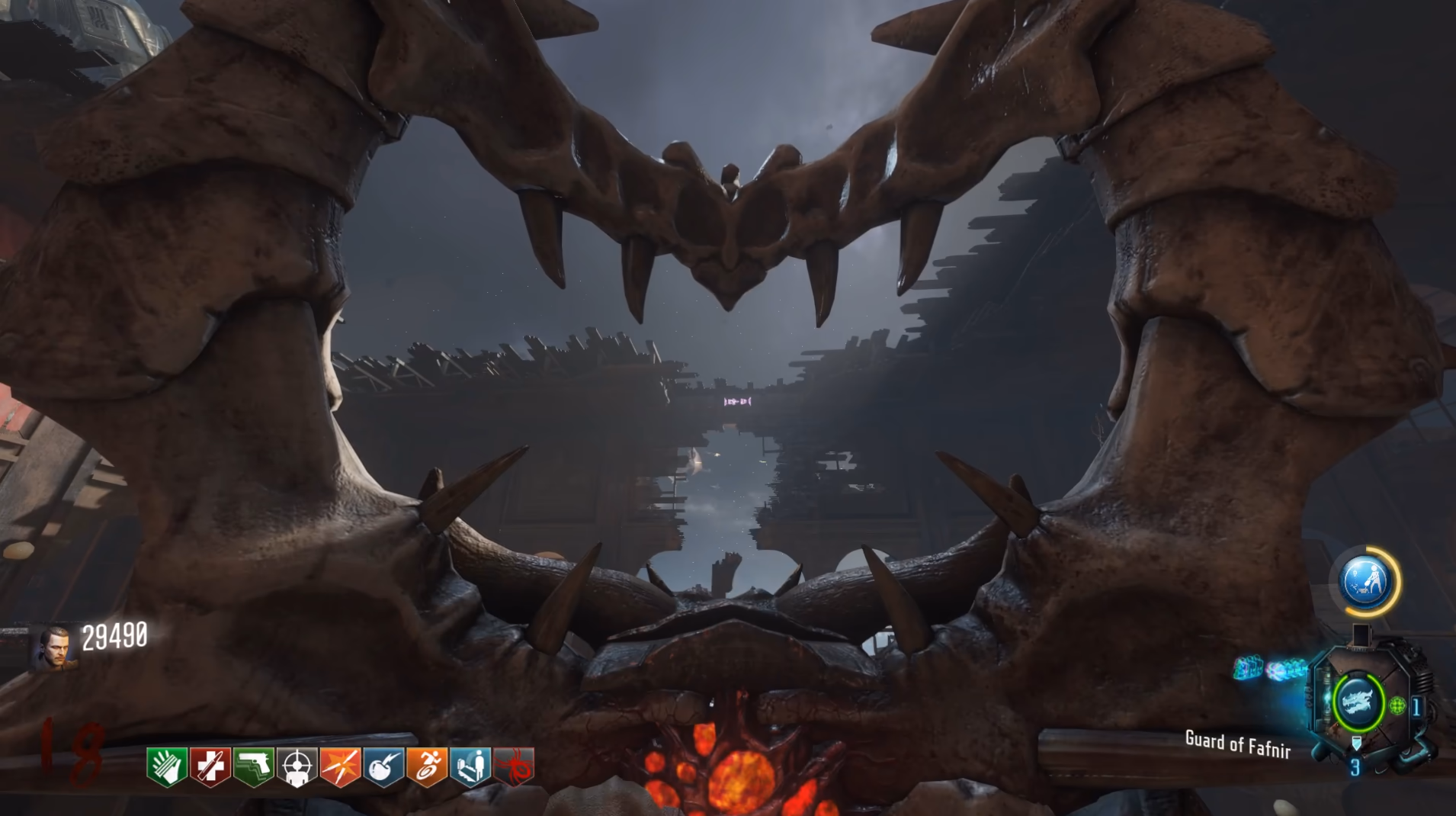
Task: Choose the Stamin-Up running man perk icon
Action: pyautogui.click(x=428, y=766)
